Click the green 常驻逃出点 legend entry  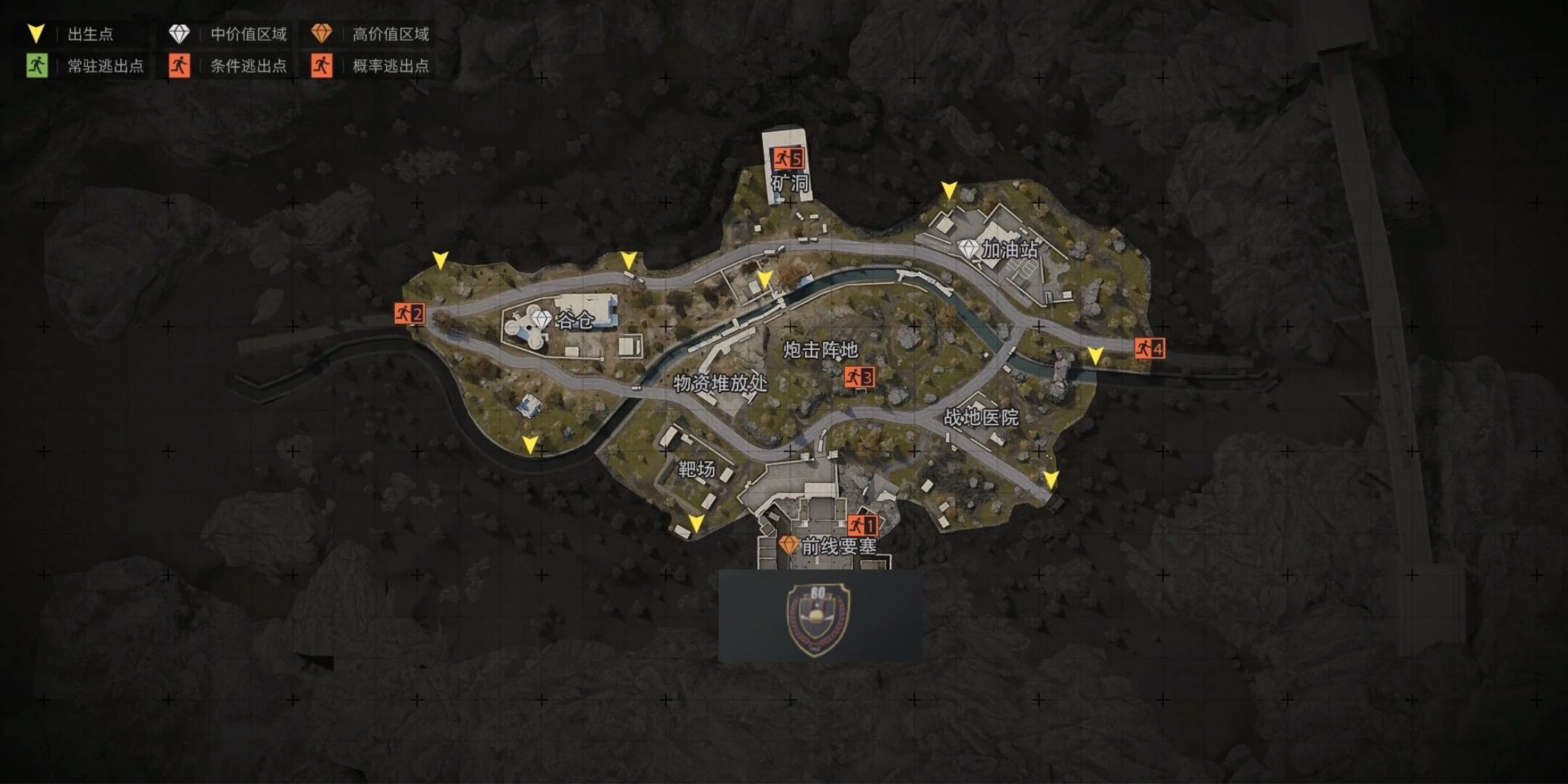click(86, 66)
